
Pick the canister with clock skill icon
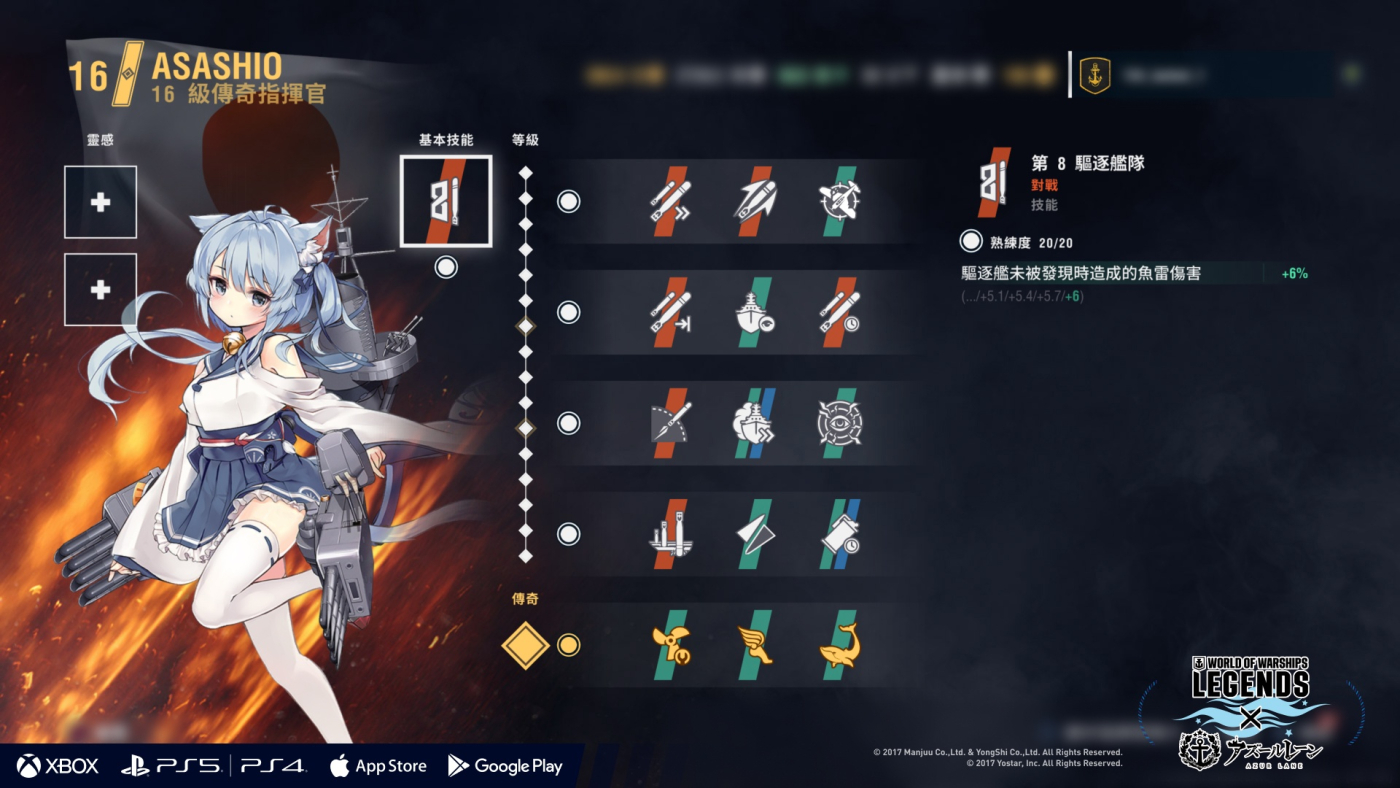pyautogui.click(x=838, y=534)
